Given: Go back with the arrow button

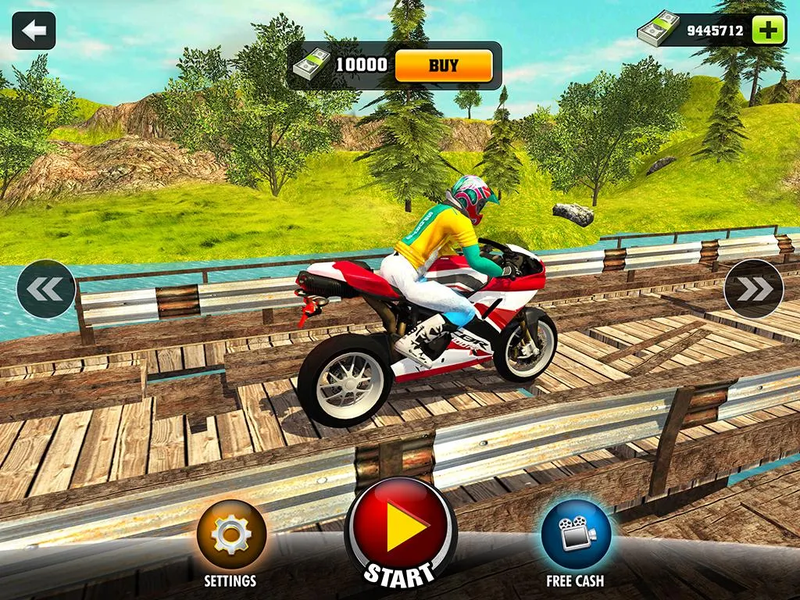Looking at the screenshot, I should tap(33, 31).
